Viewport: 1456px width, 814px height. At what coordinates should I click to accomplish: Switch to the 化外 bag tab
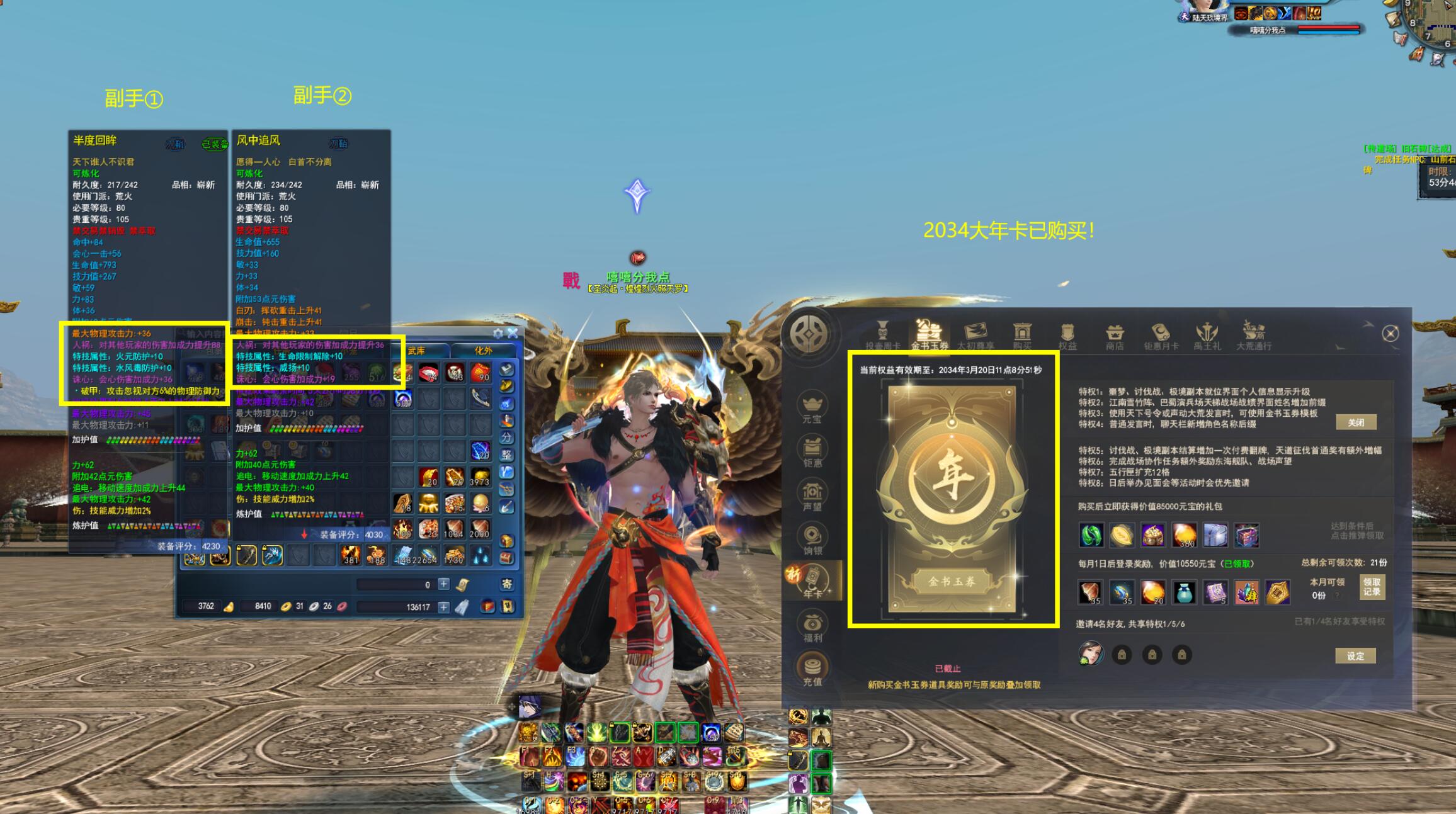point(483,351)
